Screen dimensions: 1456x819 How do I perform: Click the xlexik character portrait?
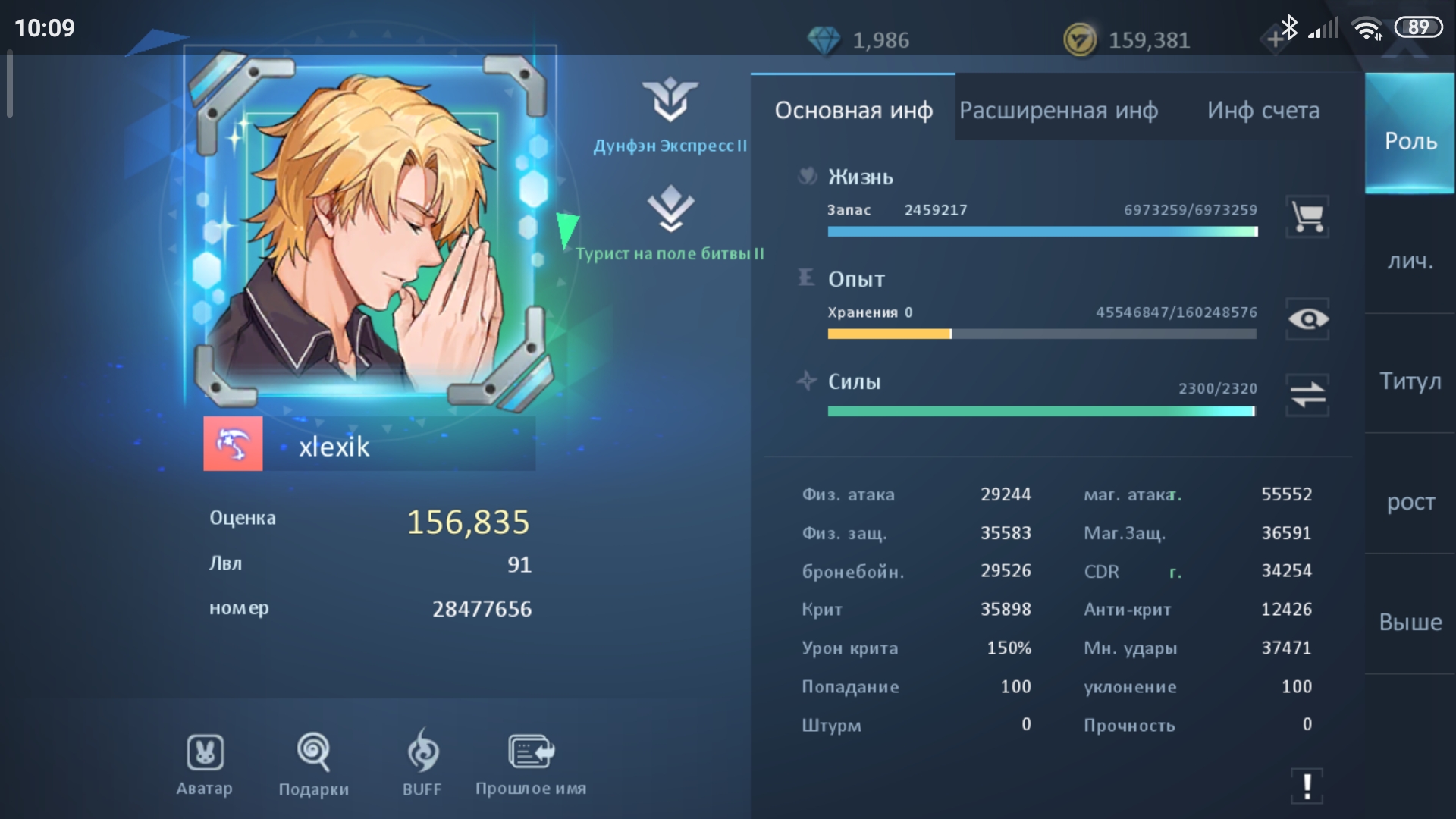[x=369, y=227]
